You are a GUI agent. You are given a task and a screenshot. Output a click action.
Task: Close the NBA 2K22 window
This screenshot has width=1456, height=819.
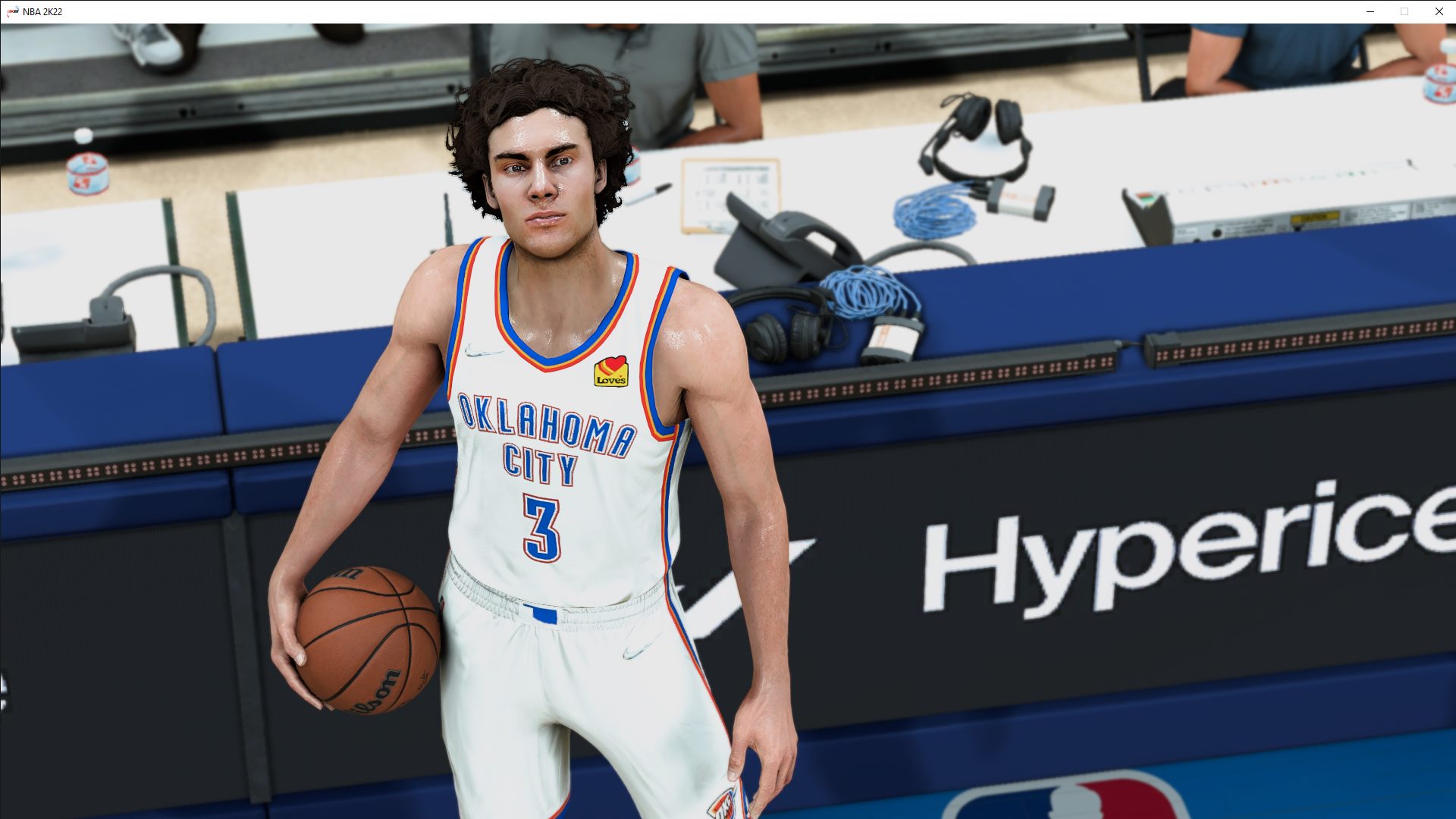[x=1438, y=11]
